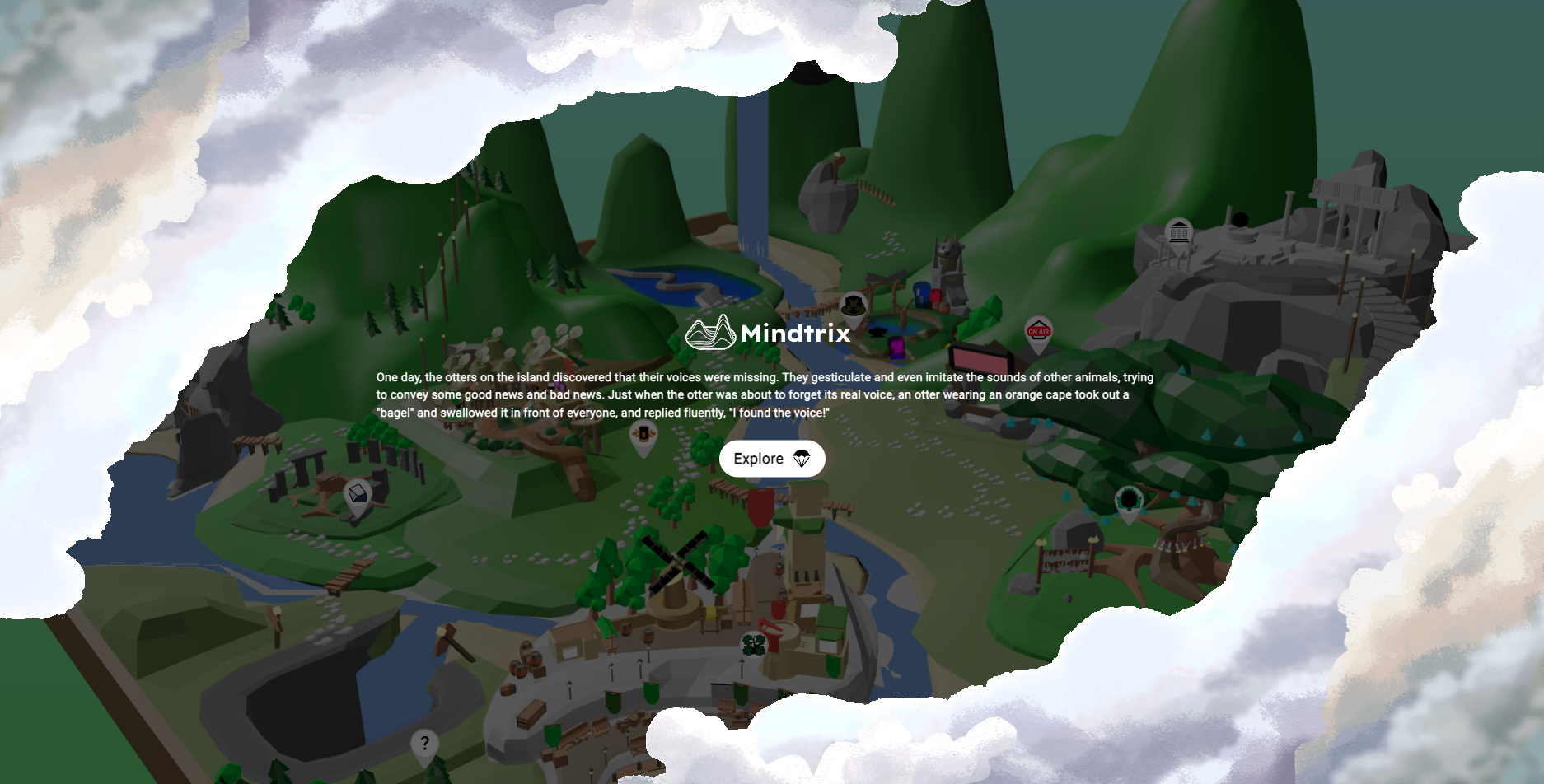Select the pillared building map marker
This screenshot has height=784, width=1544.
click(1179, 231)
